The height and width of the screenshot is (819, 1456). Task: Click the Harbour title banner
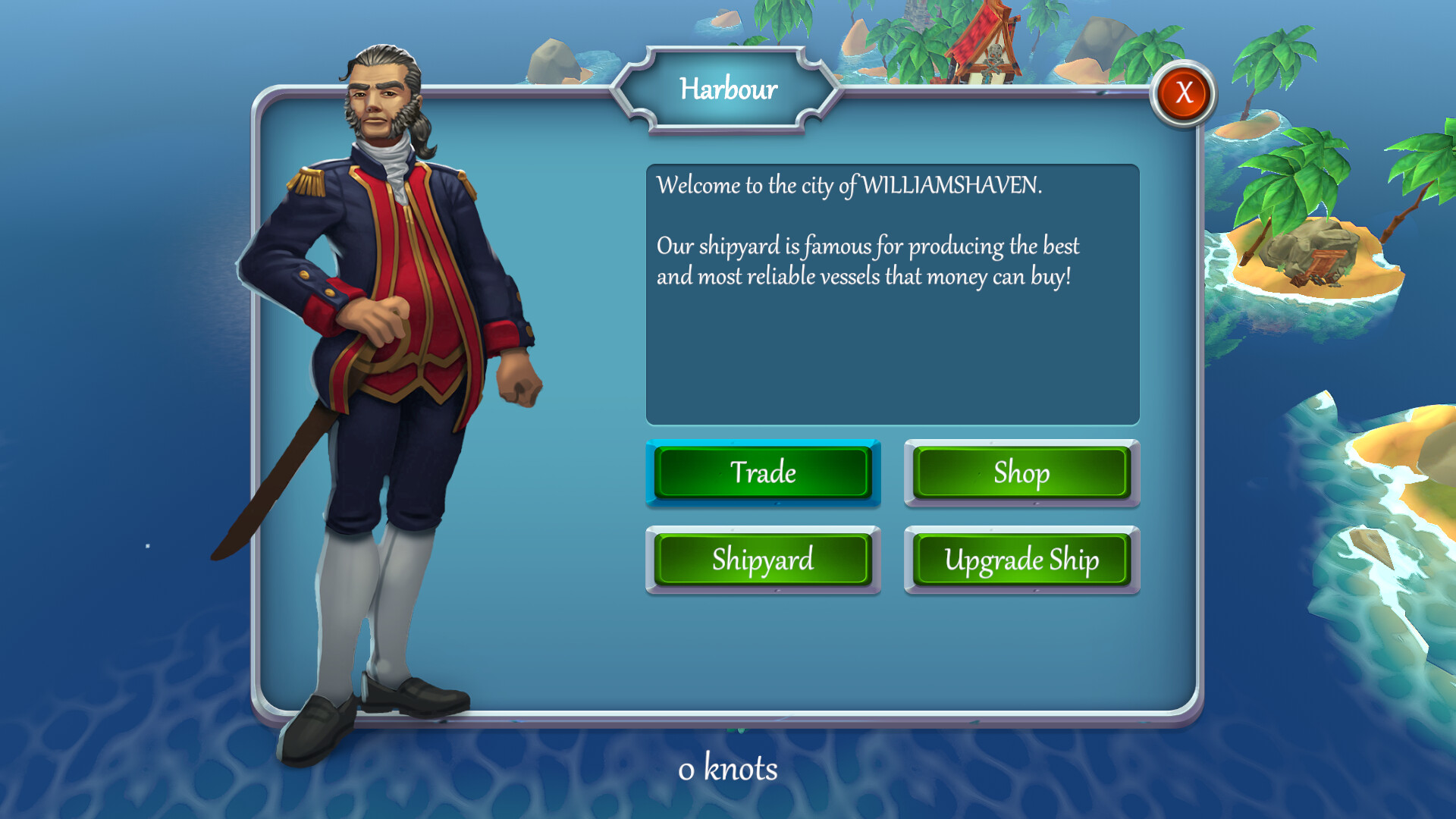(728, 89)
